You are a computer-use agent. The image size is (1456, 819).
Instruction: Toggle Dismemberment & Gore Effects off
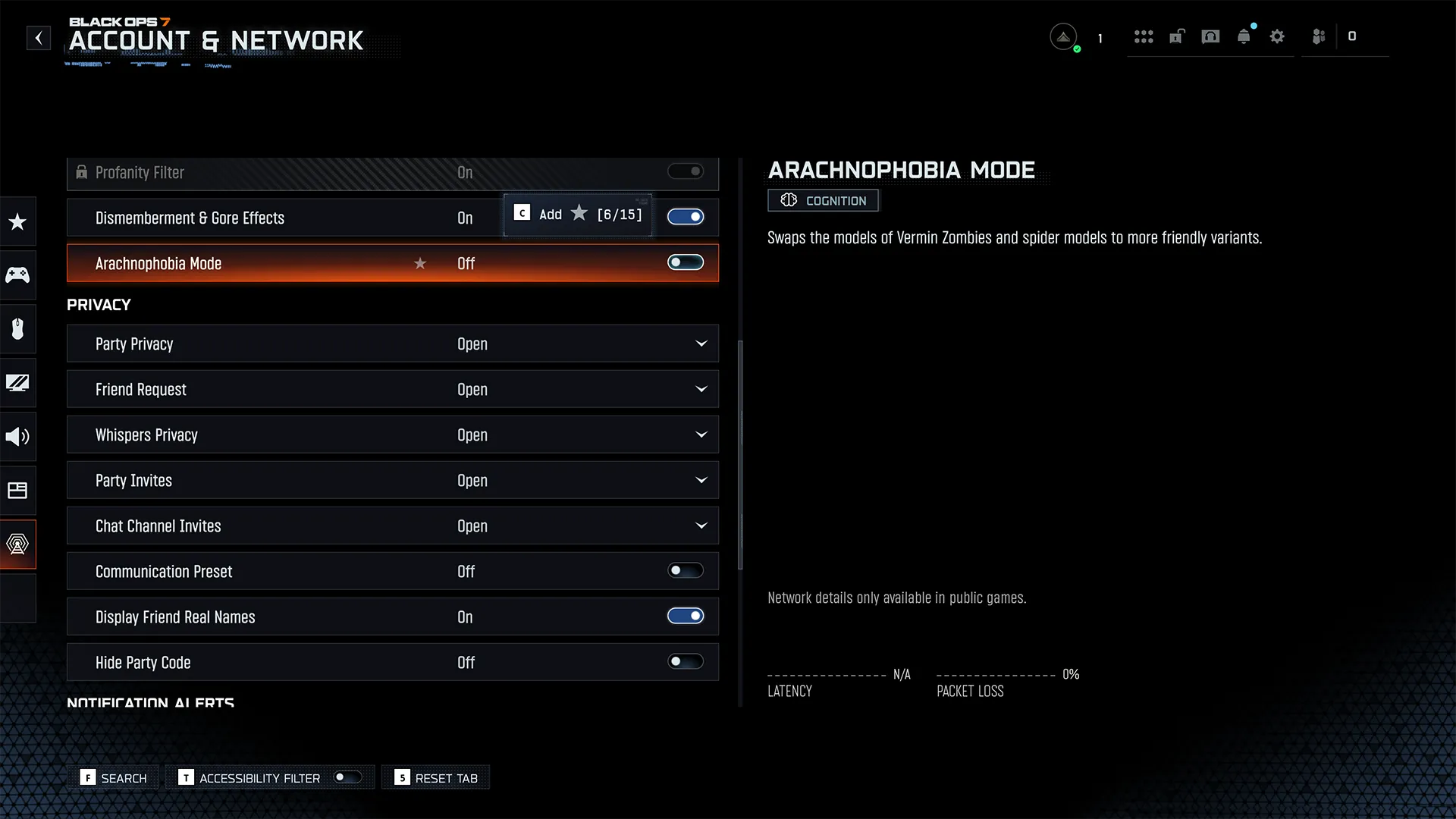pos(685,218)
